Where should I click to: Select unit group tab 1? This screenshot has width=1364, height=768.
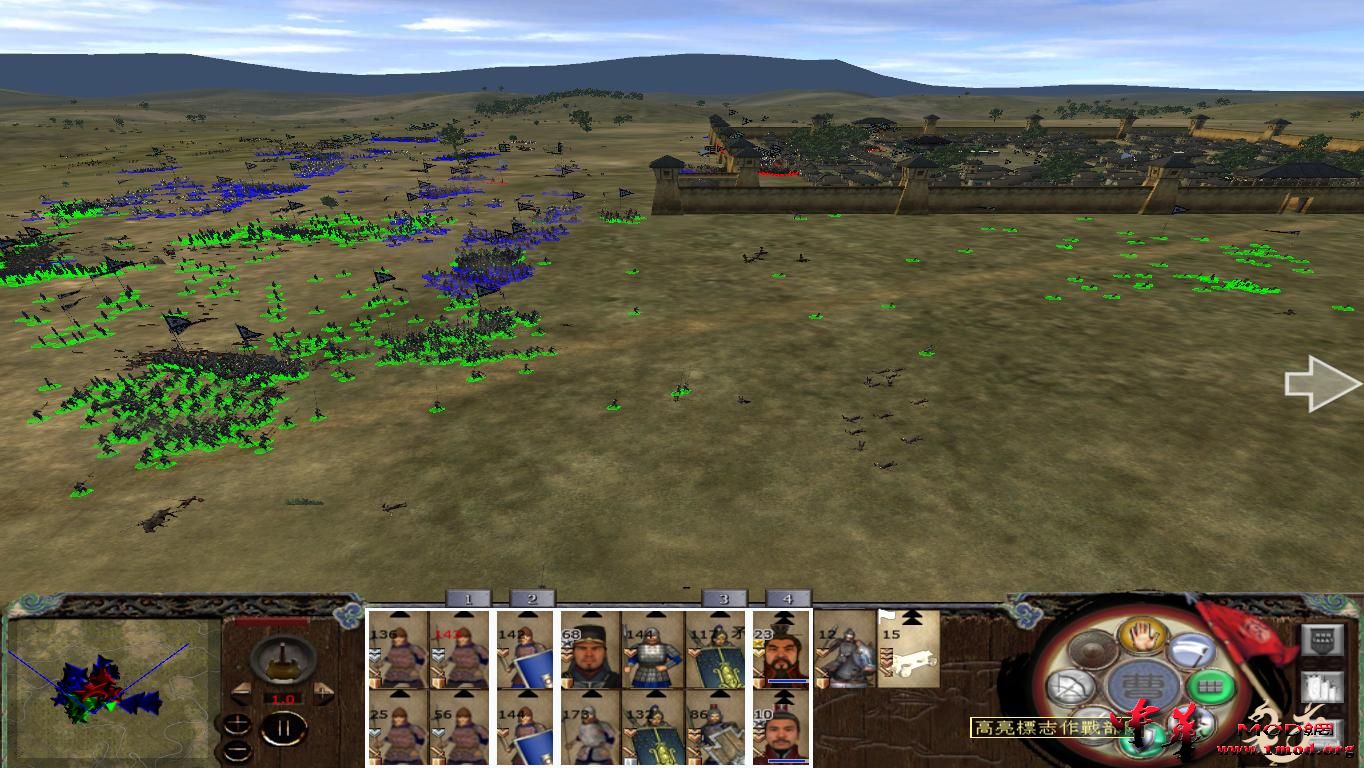click(x=468, y=598)
